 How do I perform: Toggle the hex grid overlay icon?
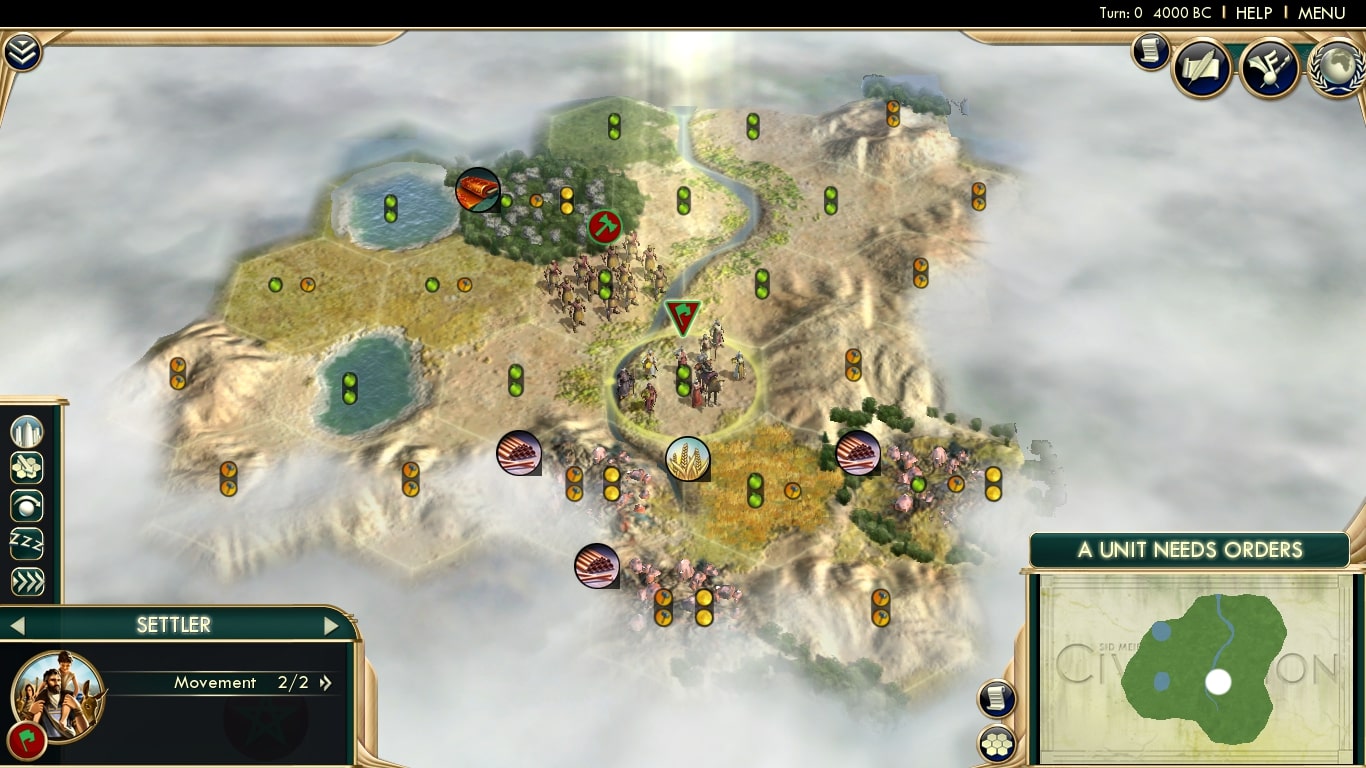click(x=997, y=745)
